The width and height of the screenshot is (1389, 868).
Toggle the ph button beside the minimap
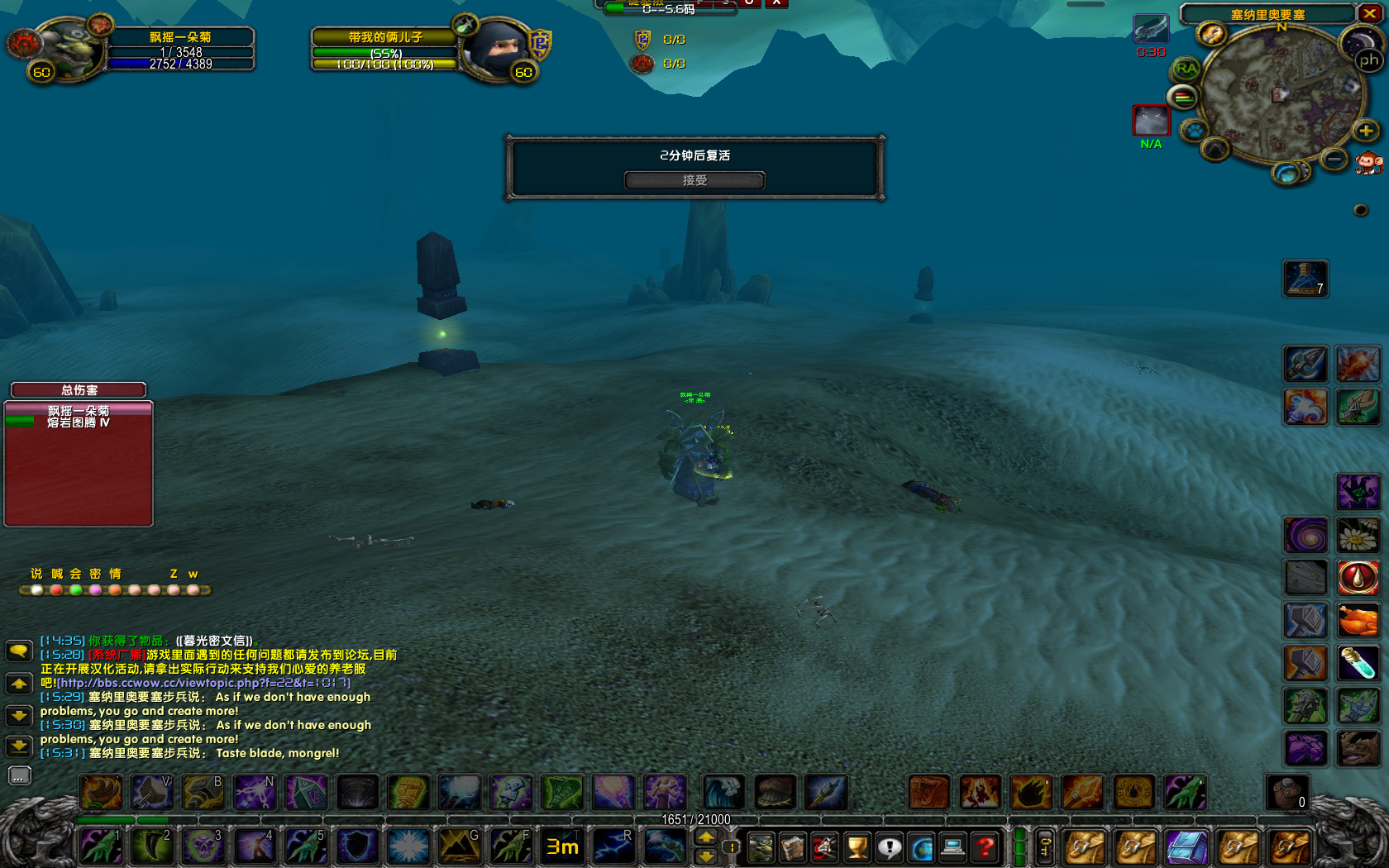tap(1369, 63)
